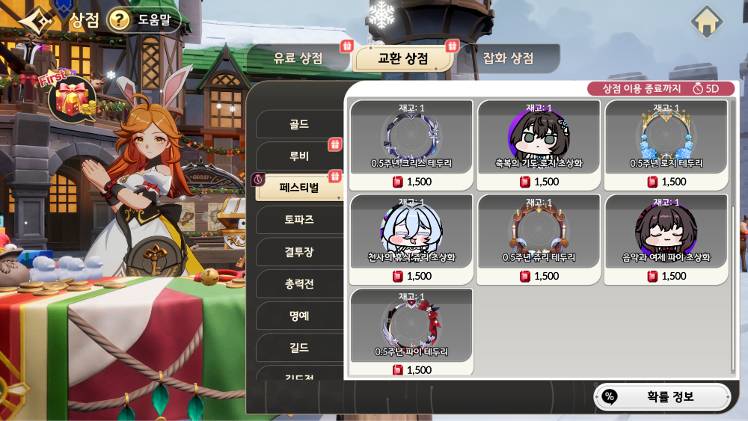
Task: Switch to the 유료 상점 tab
Action: (298, 59)
